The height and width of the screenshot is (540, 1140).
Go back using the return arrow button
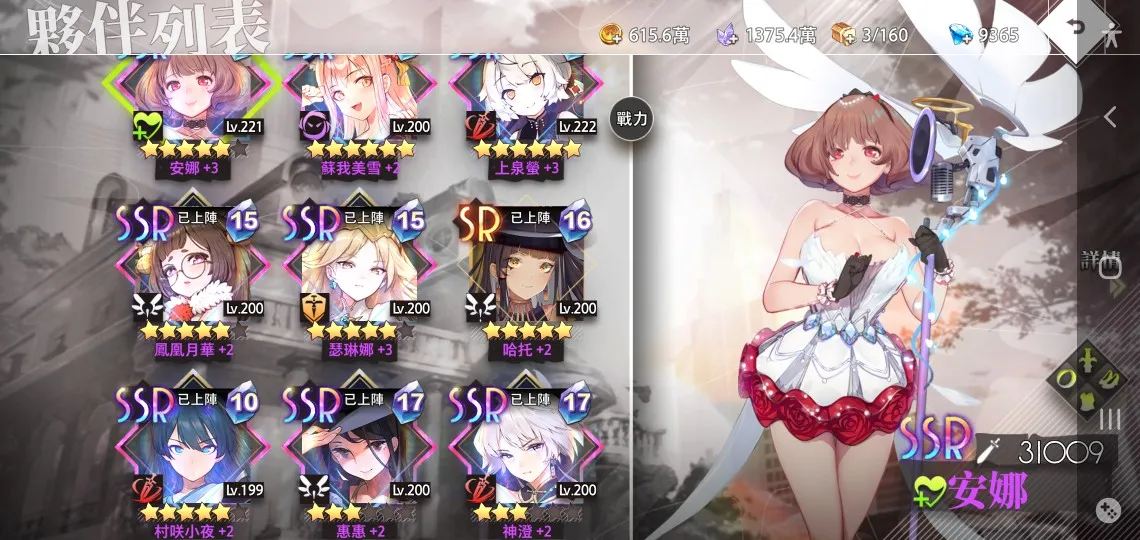click(1075, 26)
